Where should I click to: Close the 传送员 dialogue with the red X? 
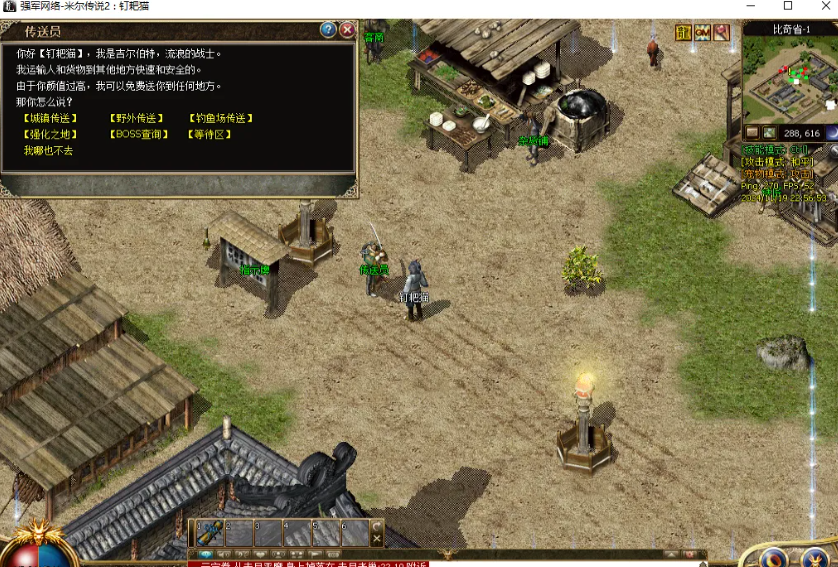point(347,30)
